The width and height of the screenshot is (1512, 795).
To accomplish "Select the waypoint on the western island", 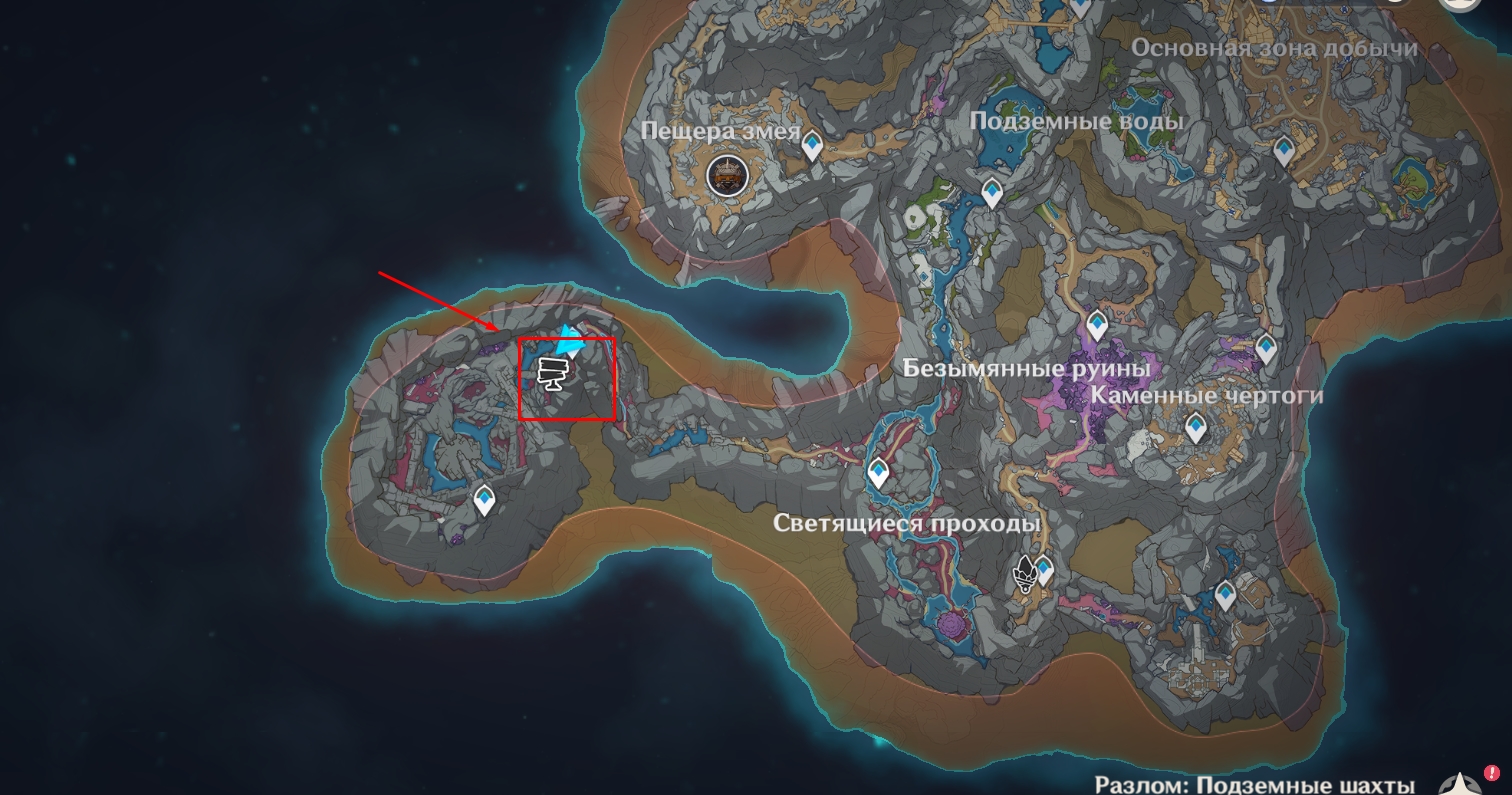I will pyautogui.click(x=485, y=499).
